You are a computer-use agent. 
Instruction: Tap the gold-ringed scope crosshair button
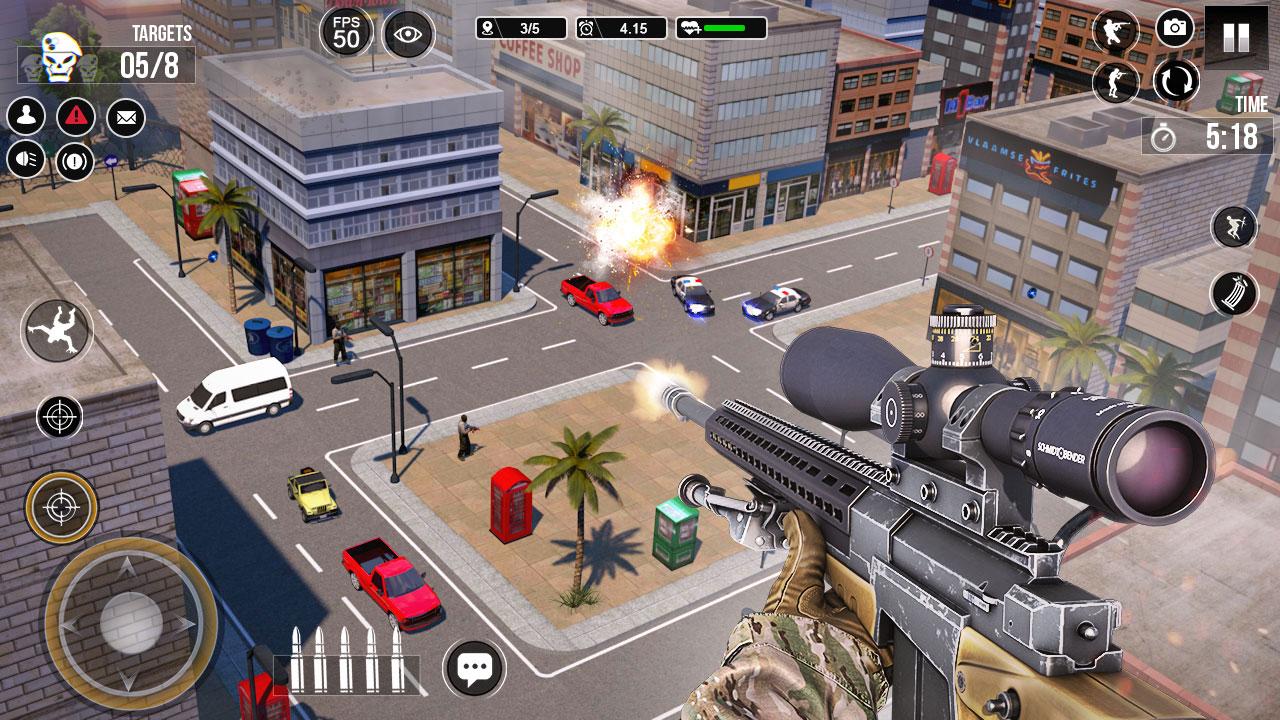coord(61,507)
